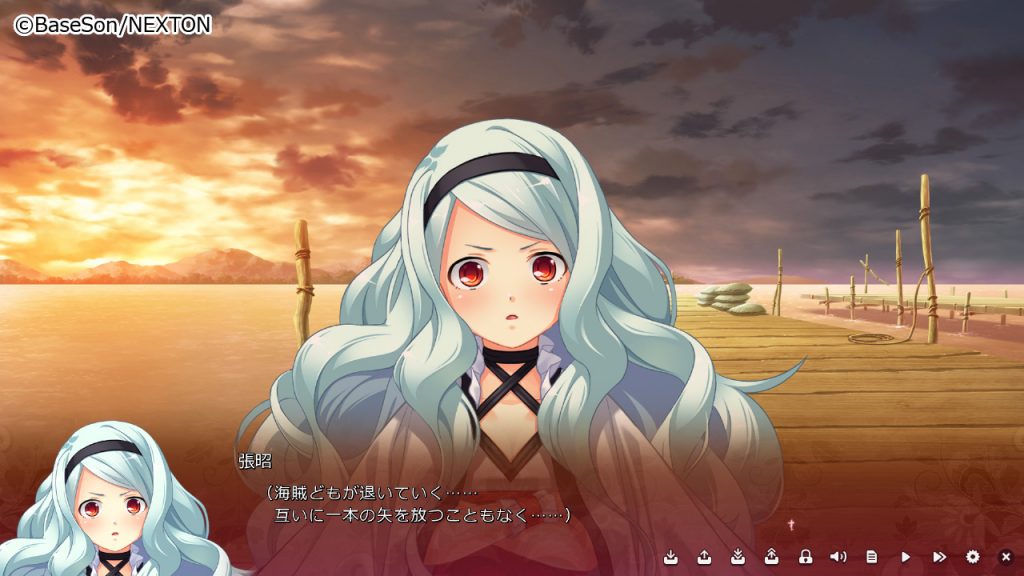Skip ahead with the fast-forward icon
The image size is (1024, 576).
coord(939,556)
